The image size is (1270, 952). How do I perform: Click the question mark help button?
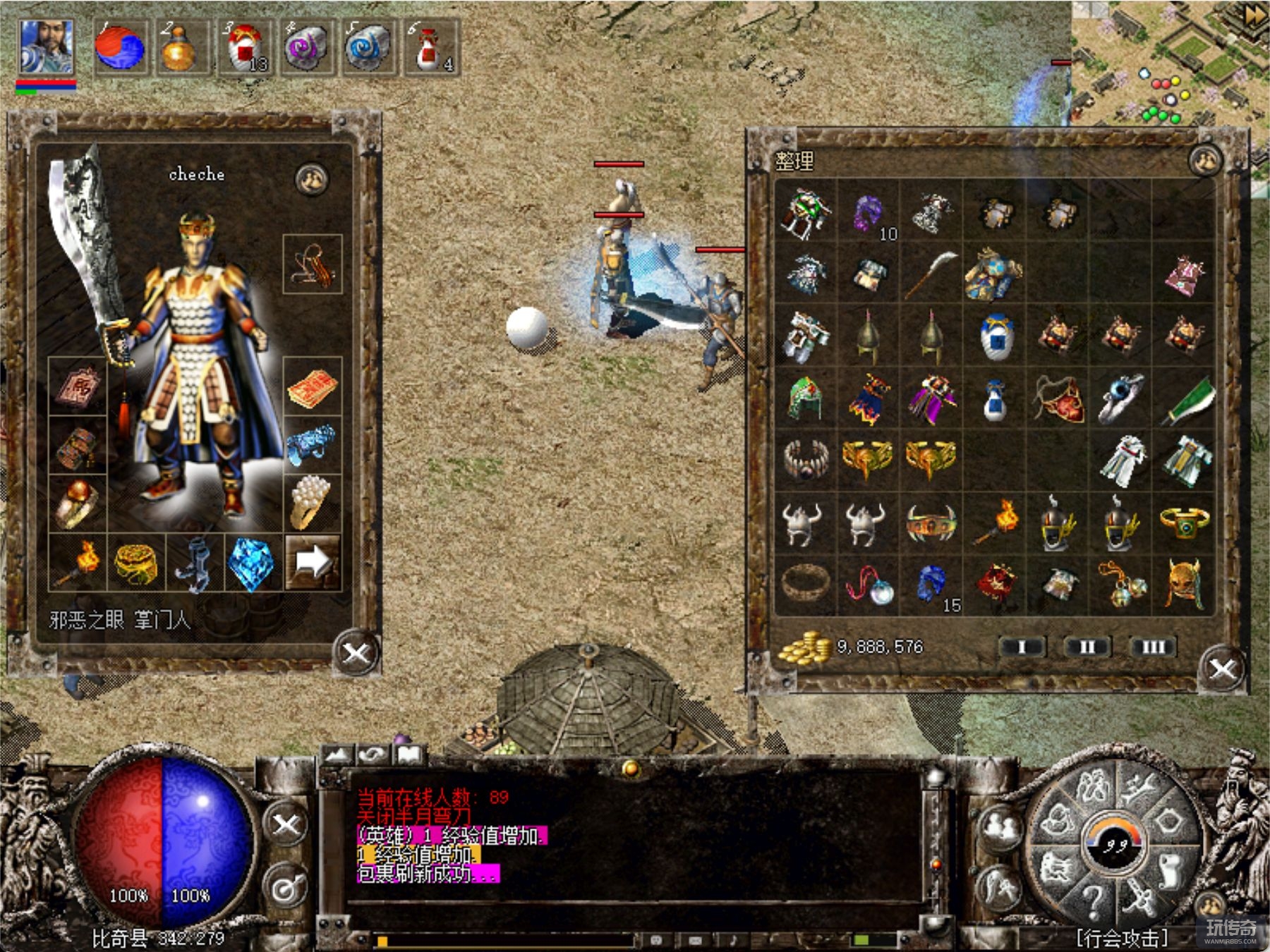pyautogui.click(x=1091, y=901)
